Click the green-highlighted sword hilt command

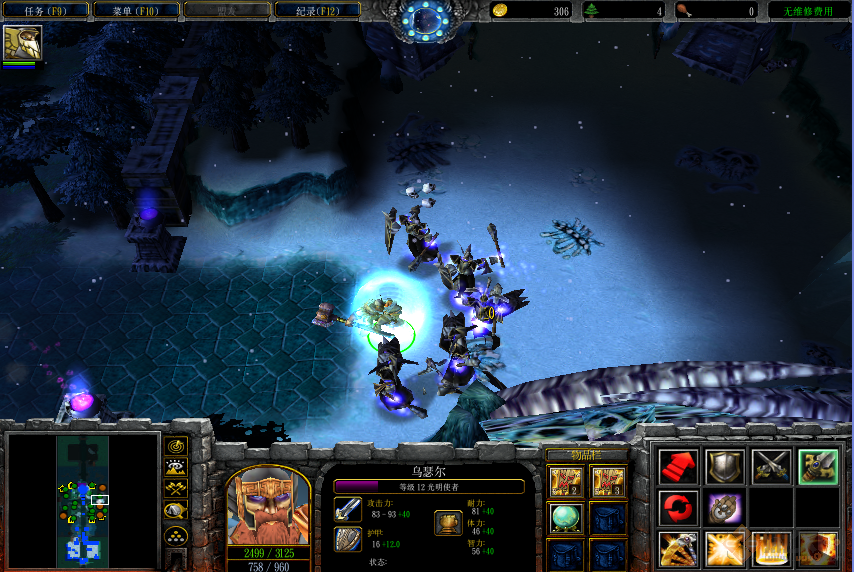[817, 467]
